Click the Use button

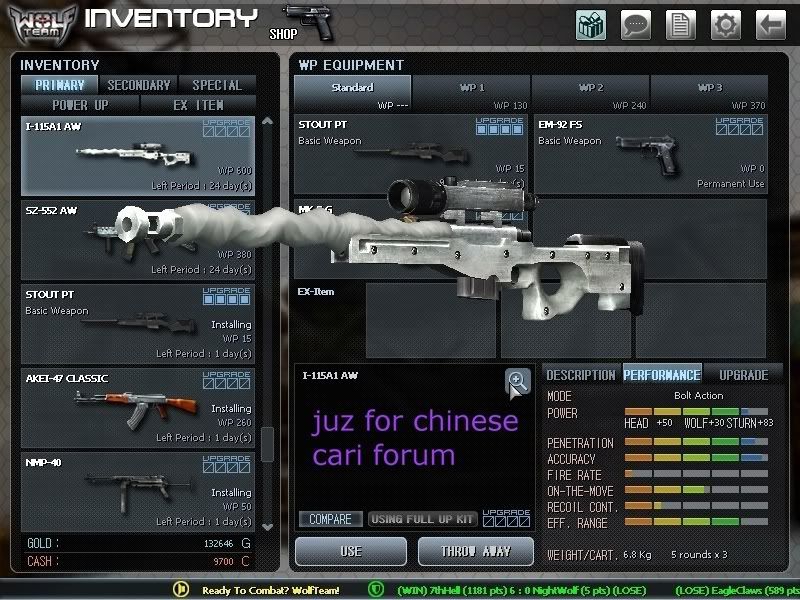(x=351, y=551)
